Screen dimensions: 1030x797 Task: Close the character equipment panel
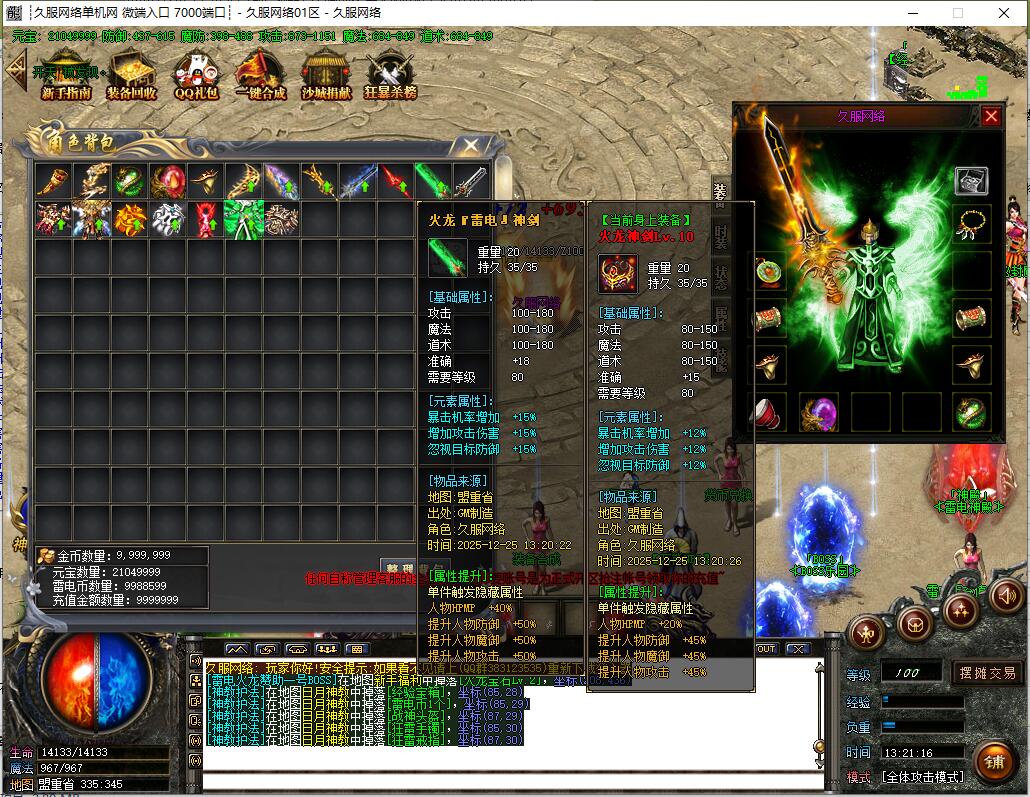coord(990,117)
